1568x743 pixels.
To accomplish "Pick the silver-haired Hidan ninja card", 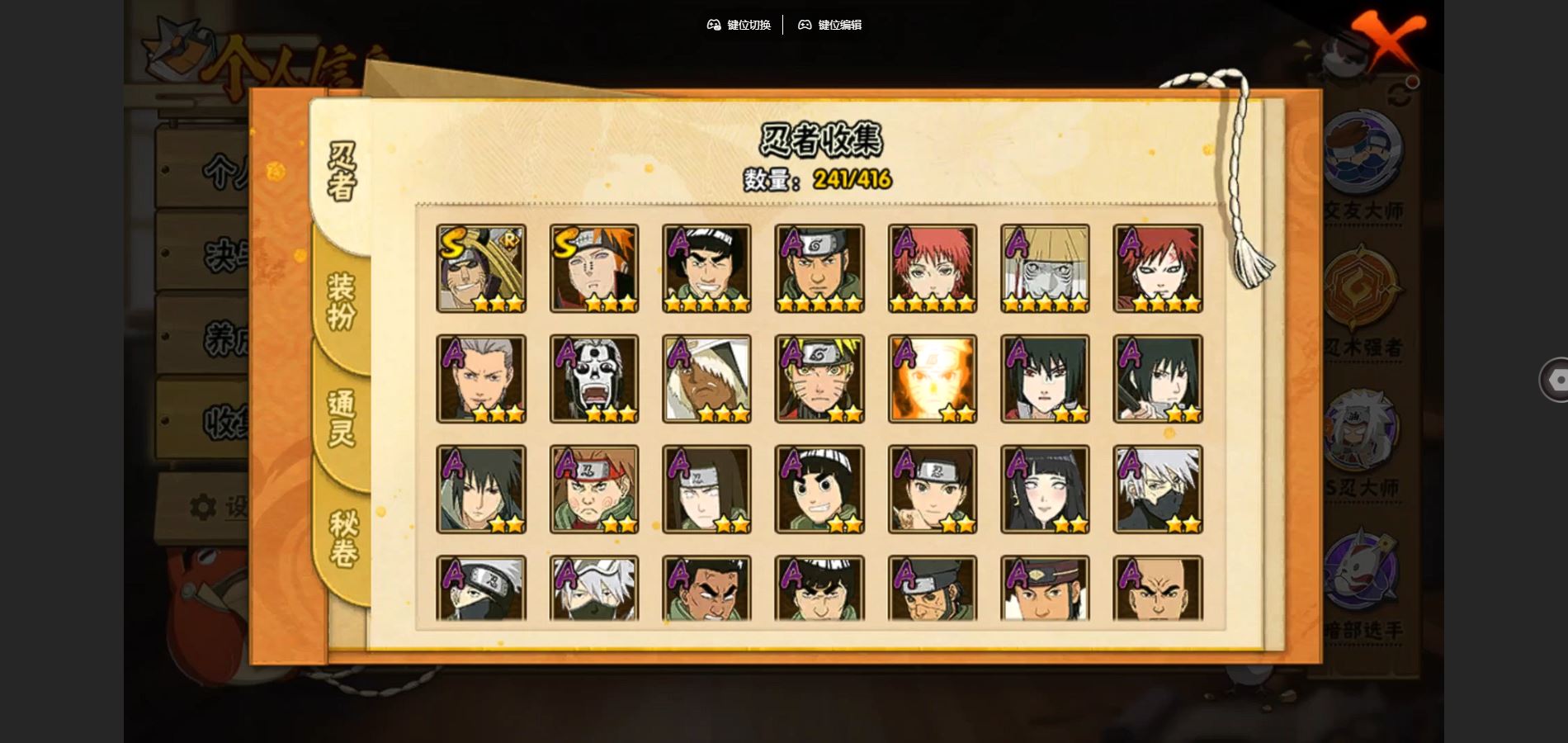I will click(x=481, y=379).
